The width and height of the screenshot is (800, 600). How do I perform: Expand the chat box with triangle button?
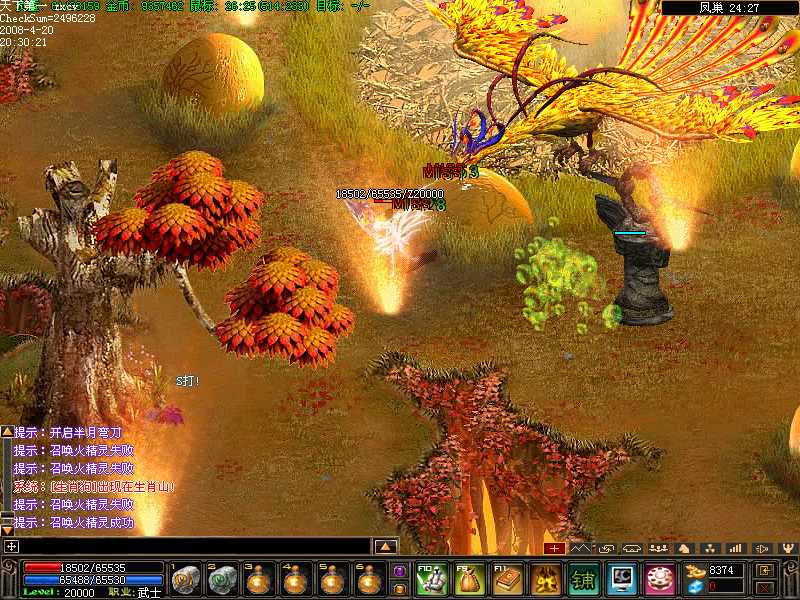386,547
